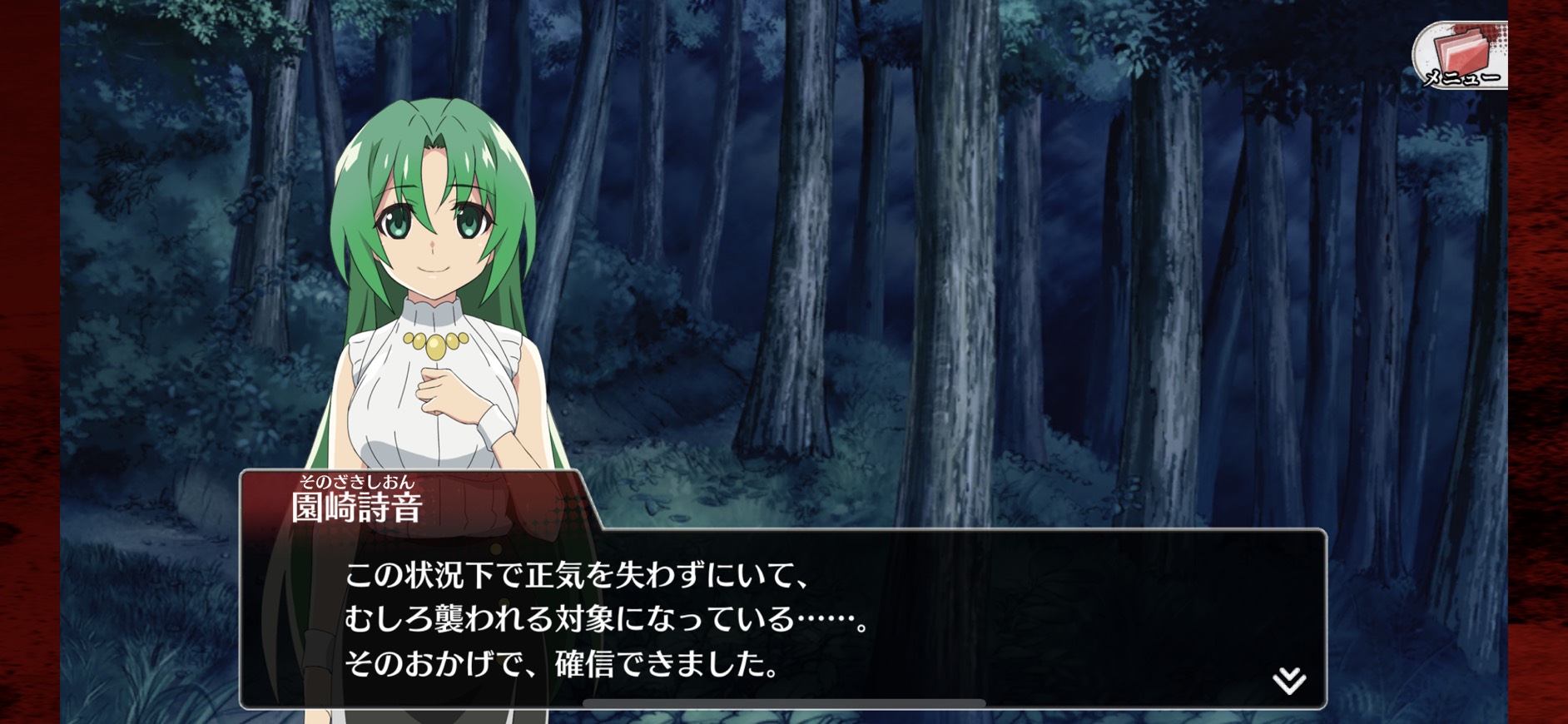Advance dialogue with the double-arrow indicator
1568x724 pixels.
click(x=1289, y=680)
